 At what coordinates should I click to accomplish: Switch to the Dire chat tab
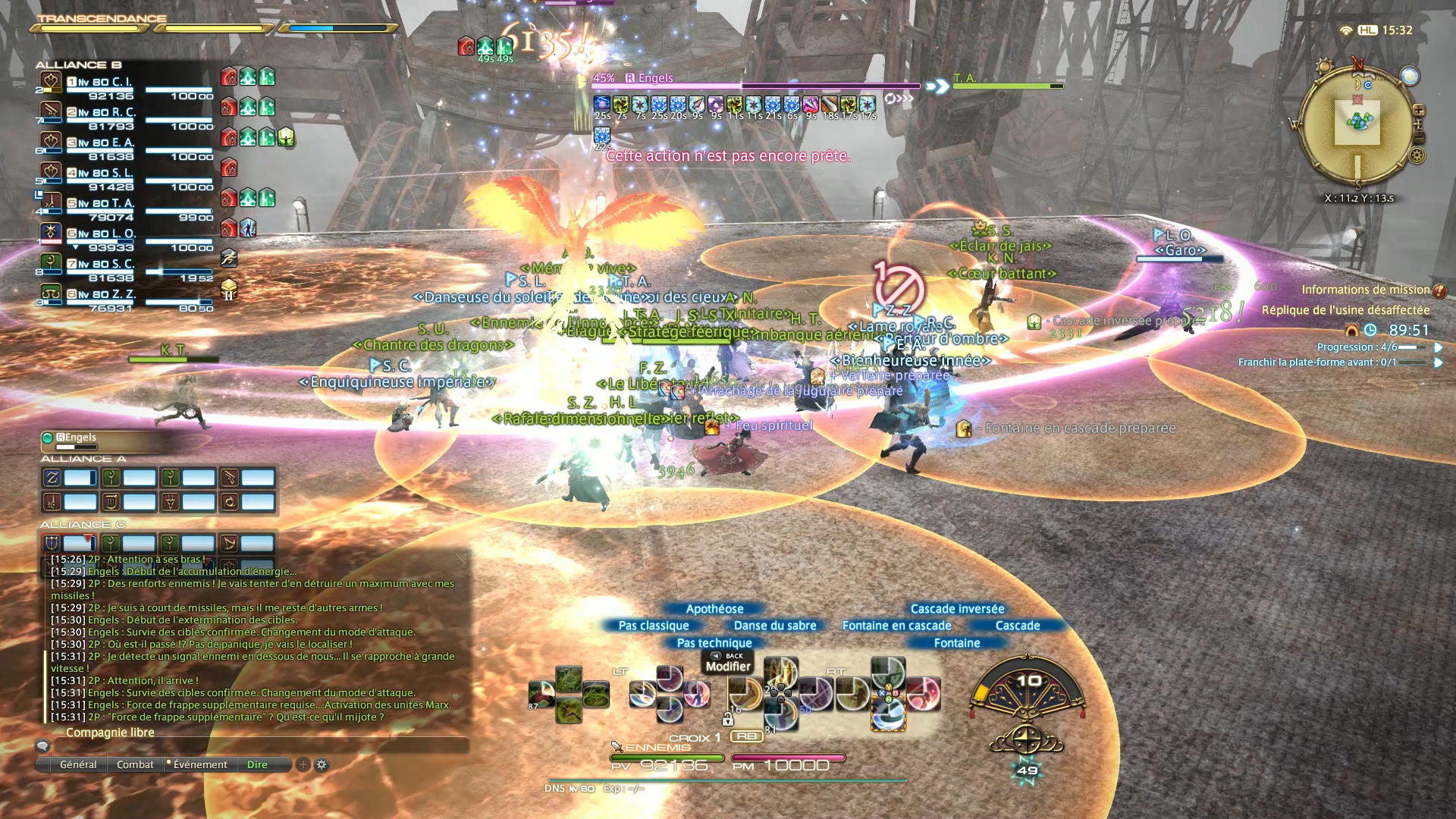pyautogui.click(x=257, y=764)
